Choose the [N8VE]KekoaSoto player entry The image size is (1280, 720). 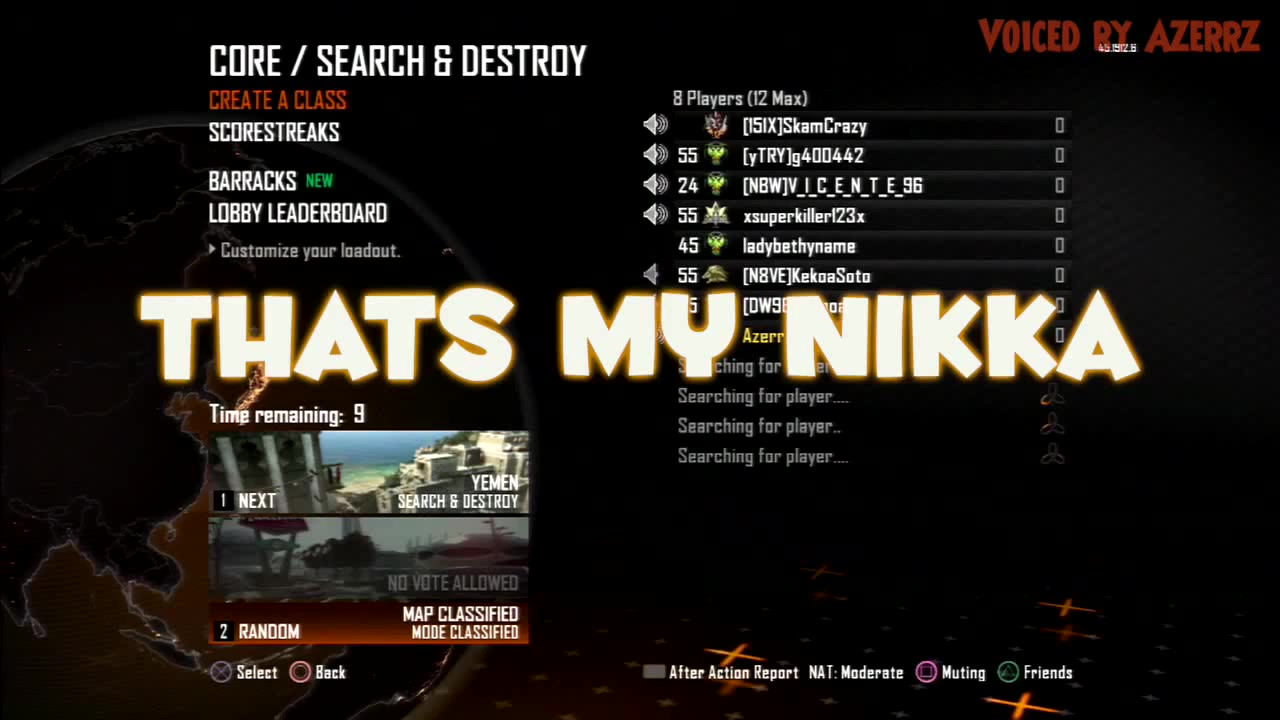coord(806,276)
